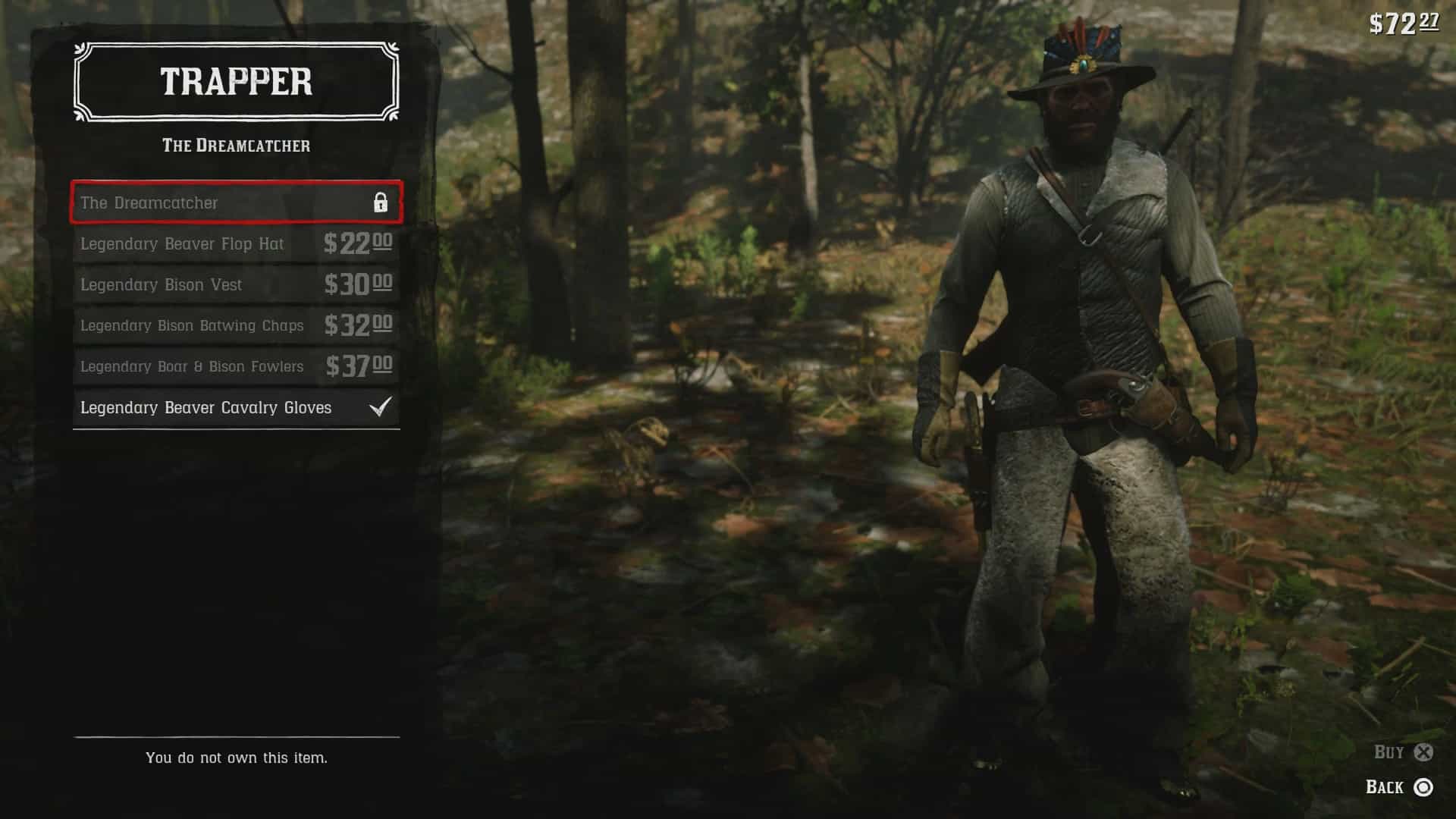
Task: Click the $32.00 price on Batwing Chaps
Action: pyautogui.click(x=358, y=325)
